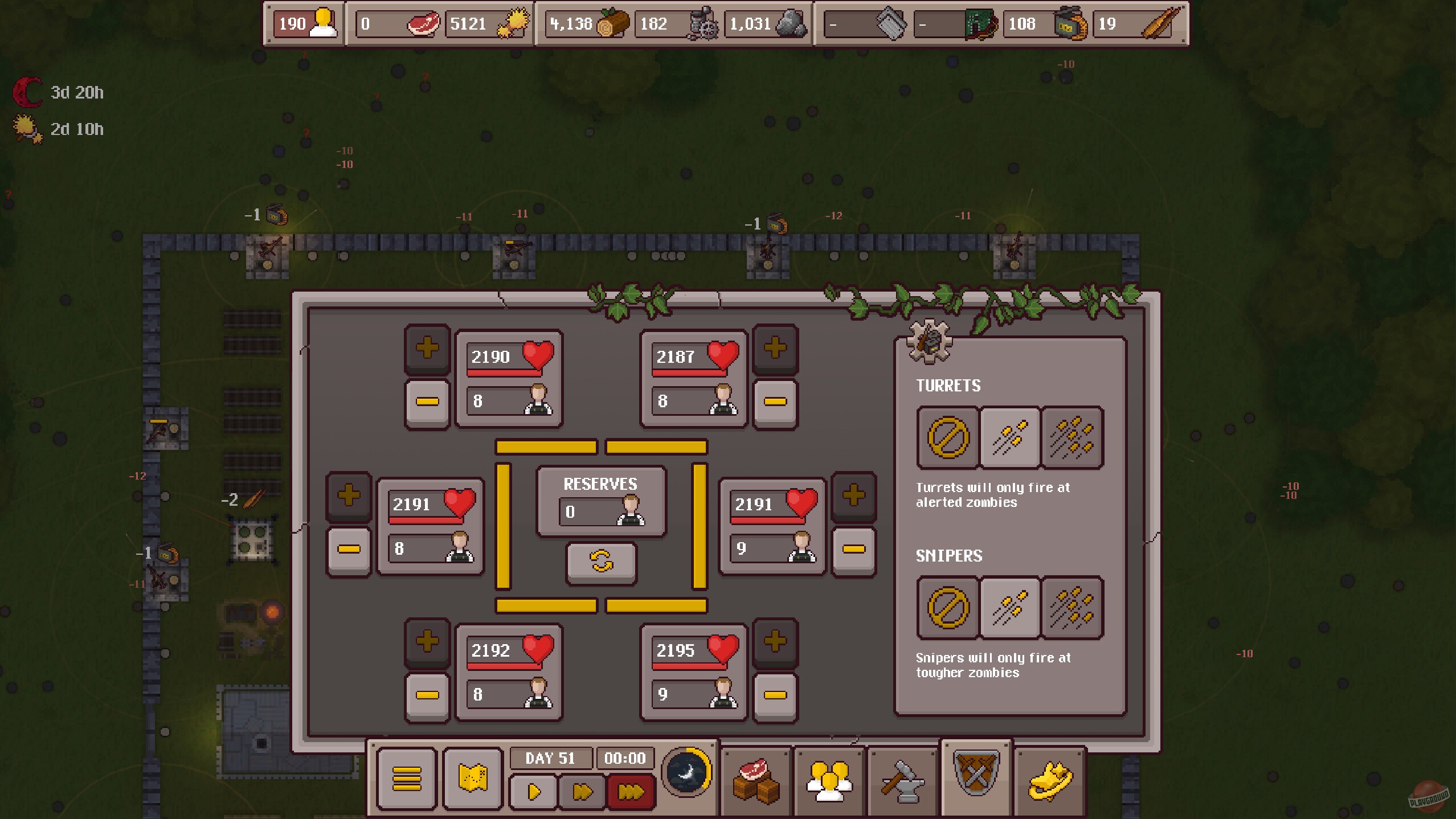
Task: Open the game menu
Action: point(407,779)
